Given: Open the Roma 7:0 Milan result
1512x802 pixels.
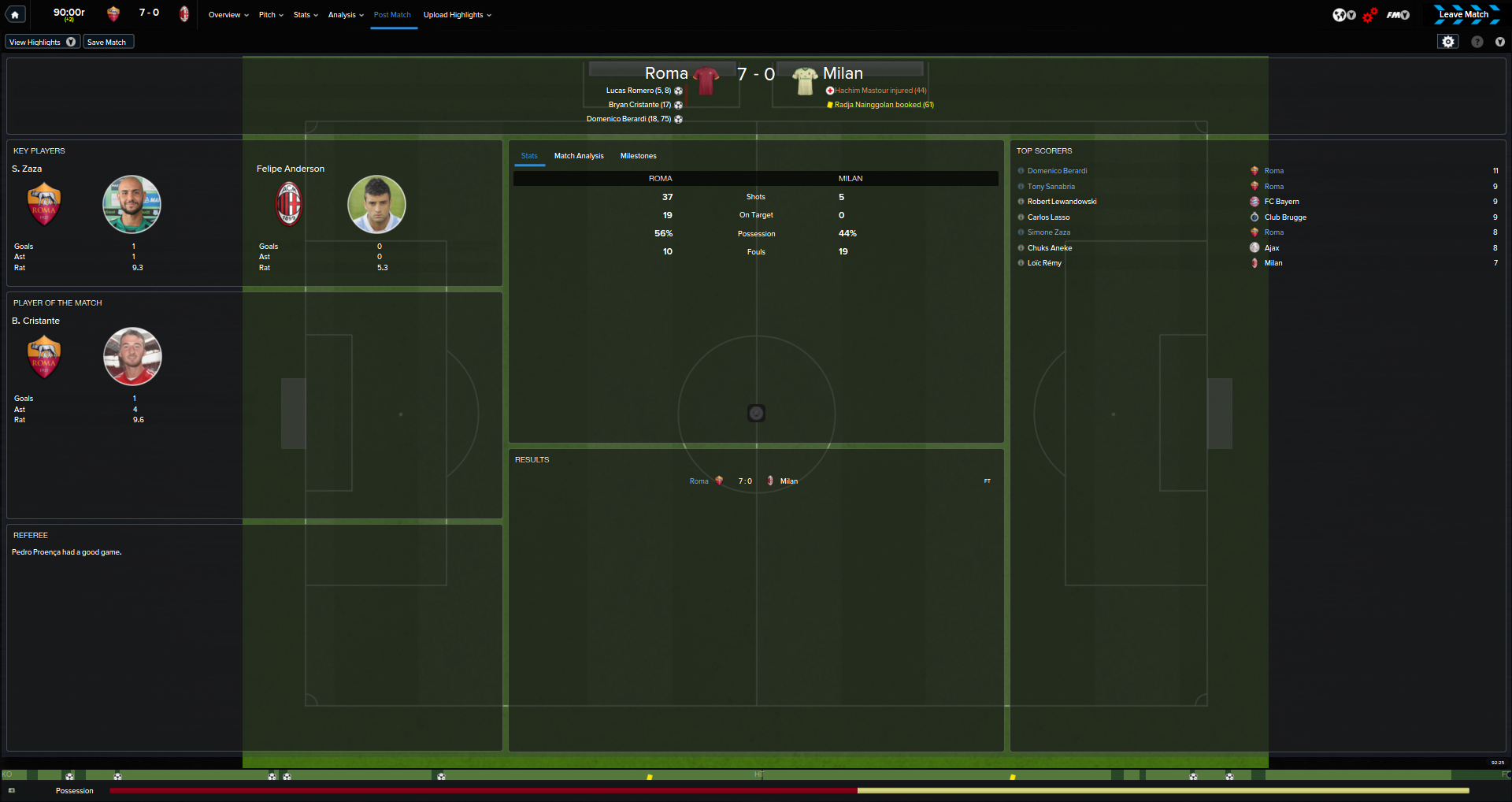Looking at the screenshot, I should [744, 481].
